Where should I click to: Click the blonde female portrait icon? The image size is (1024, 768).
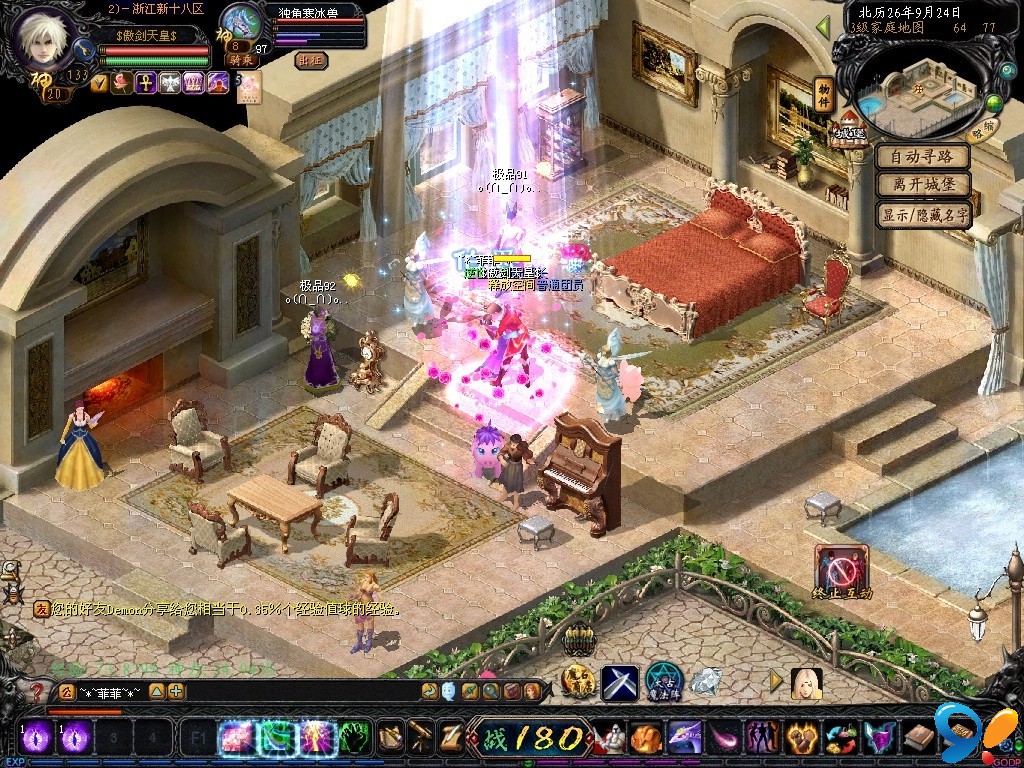pos(806,683)
